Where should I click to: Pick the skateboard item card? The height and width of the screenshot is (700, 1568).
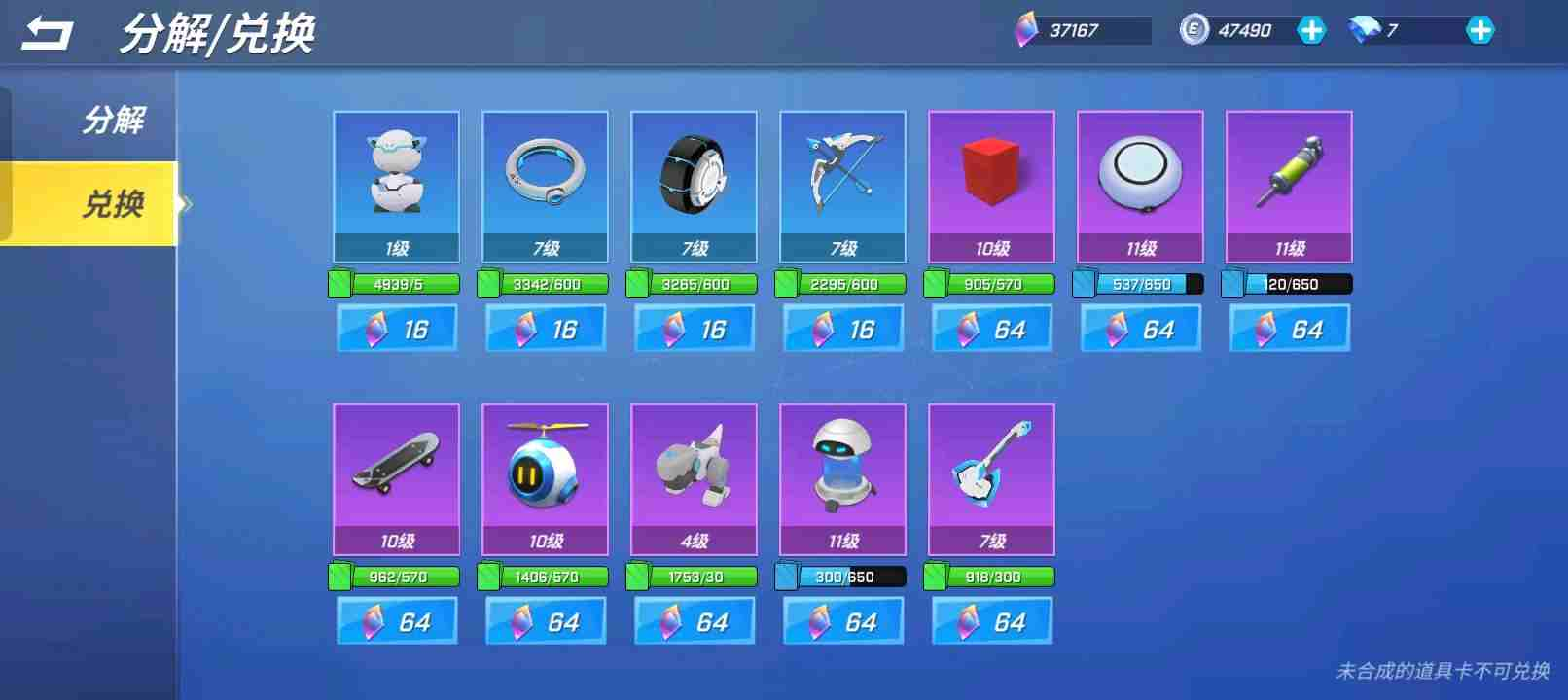[396, 478]
